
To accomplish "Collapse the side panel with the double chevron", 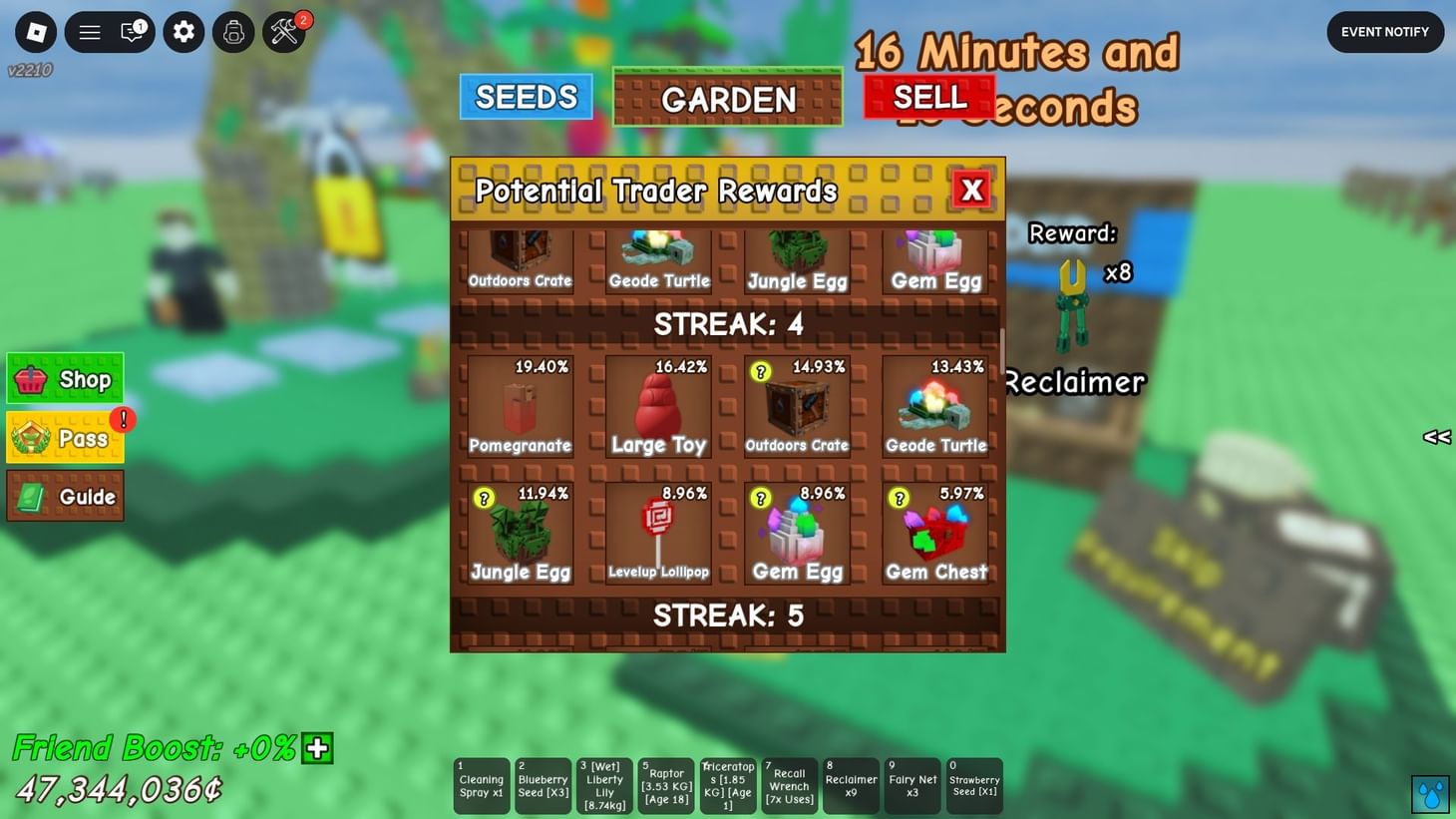I will [1436, 436].
